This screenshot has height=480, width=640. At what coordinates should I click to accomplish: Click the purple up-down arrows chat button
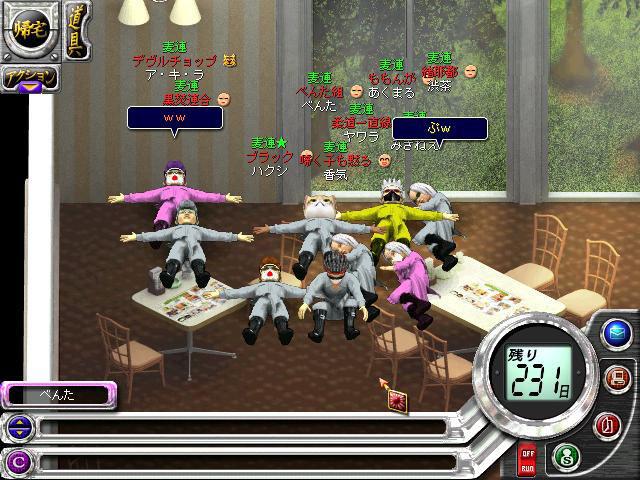coord(17,428)
